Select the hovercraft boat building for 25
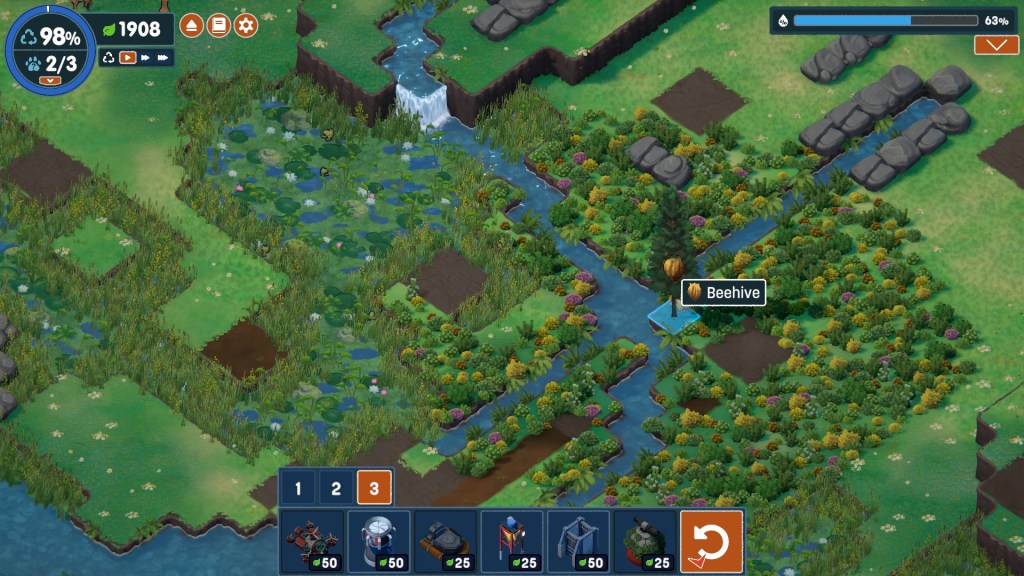Image resolution: width=1024 pixels, height=576 pixels. click(x=445, y=542)
